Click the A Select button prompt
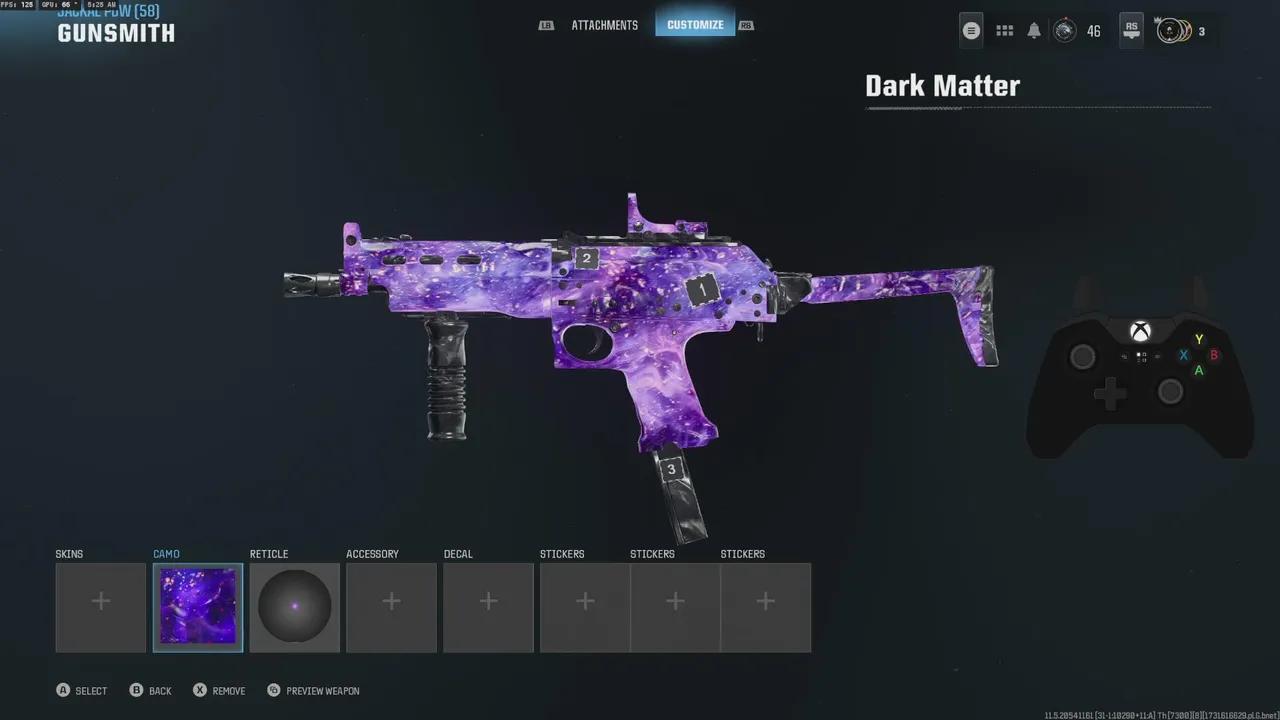 [81, 690]
